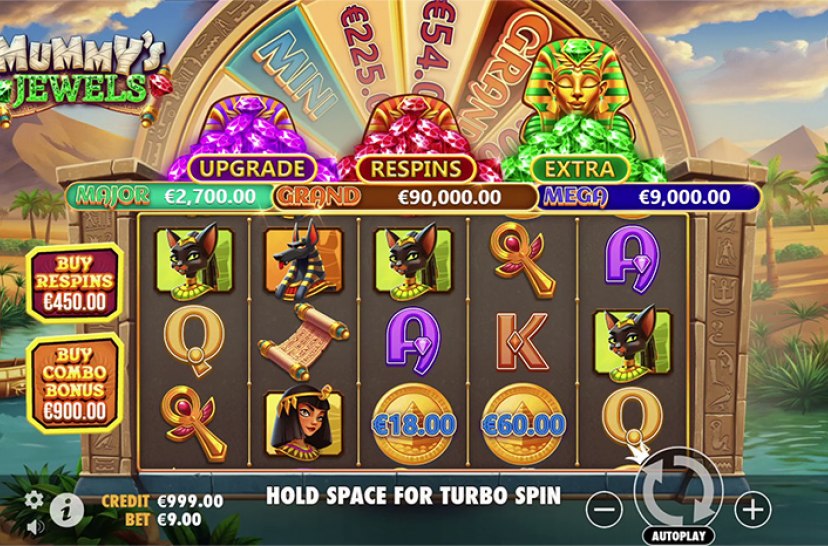
Task: Increase the bet with plus button
Action: point(752,509)
